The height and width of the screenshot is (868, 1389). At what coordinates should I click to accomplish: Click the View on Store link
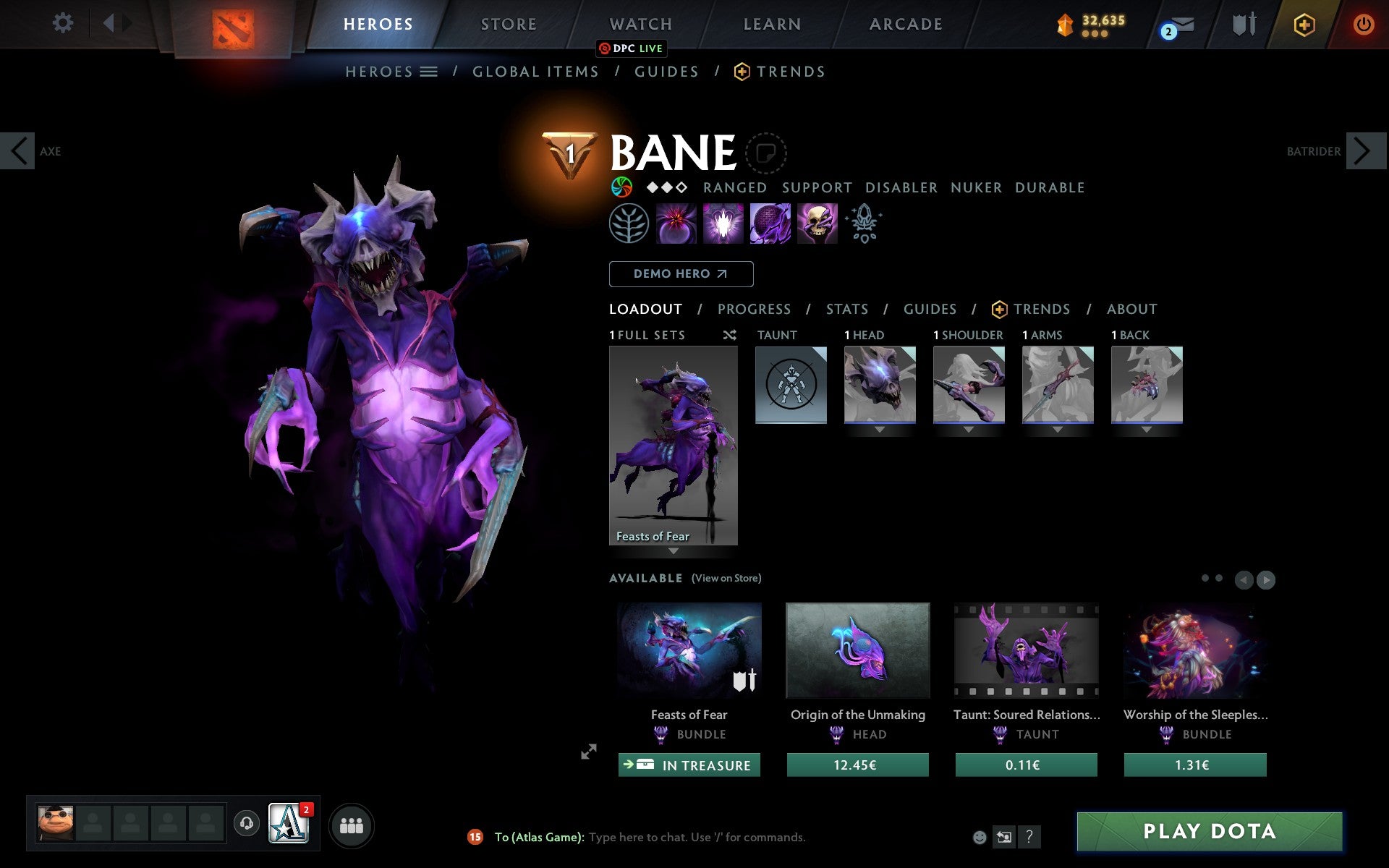pos(726,578)
